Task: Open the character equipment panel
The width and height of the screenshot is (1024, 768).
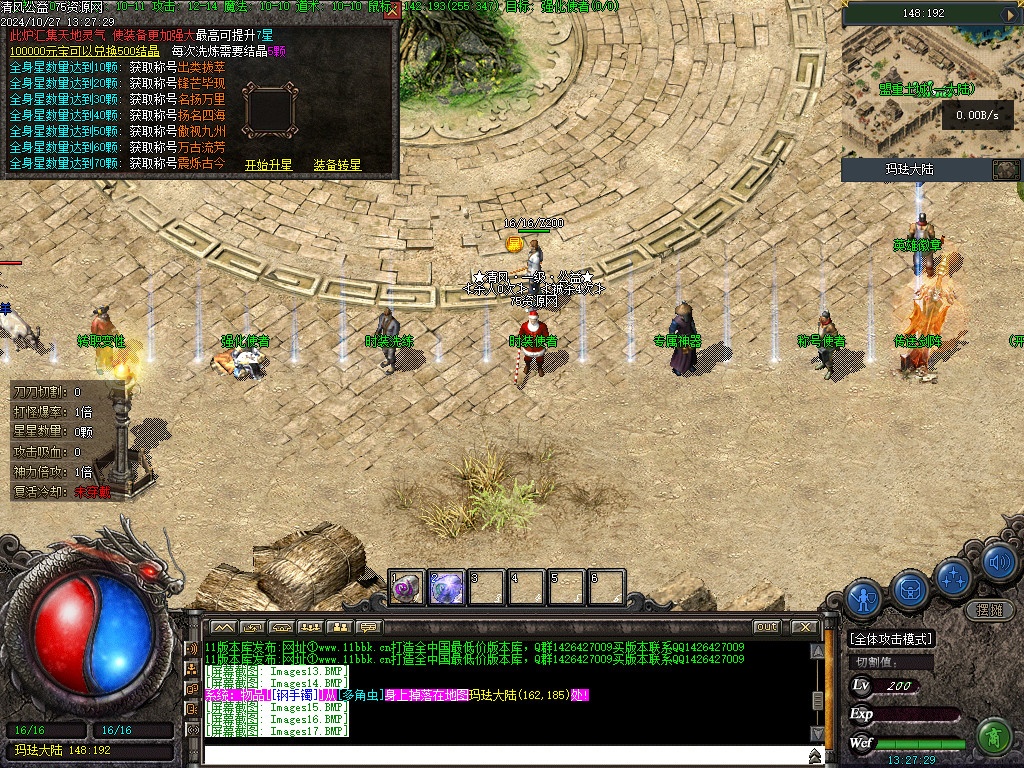Action: click(863, 598)
